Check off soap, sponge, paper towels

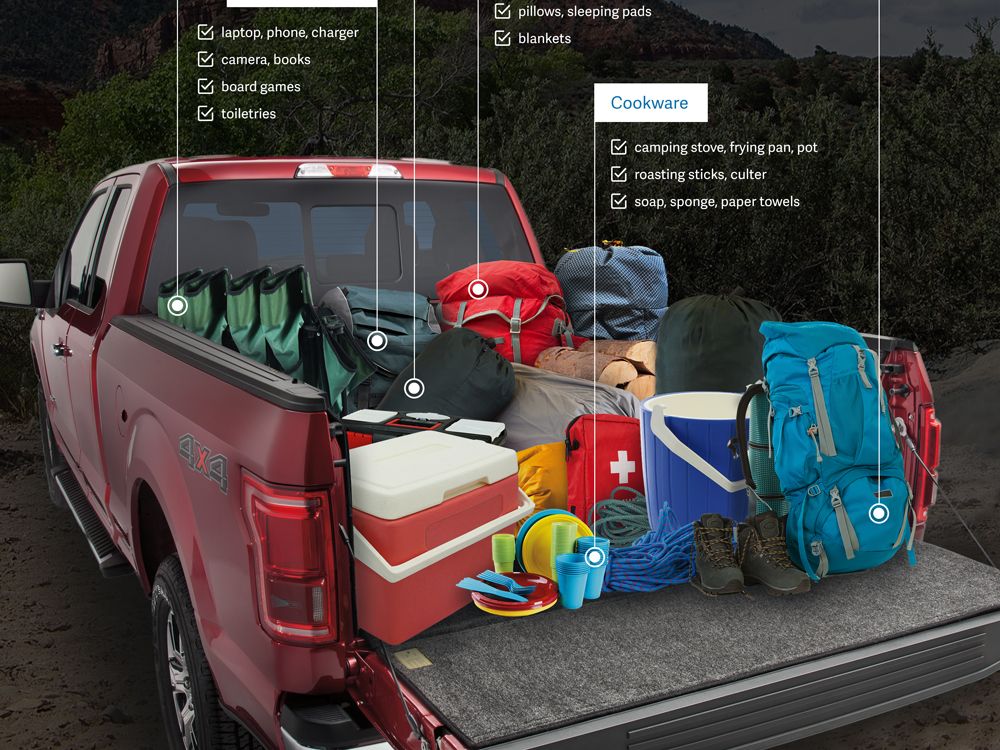(619, 202)
